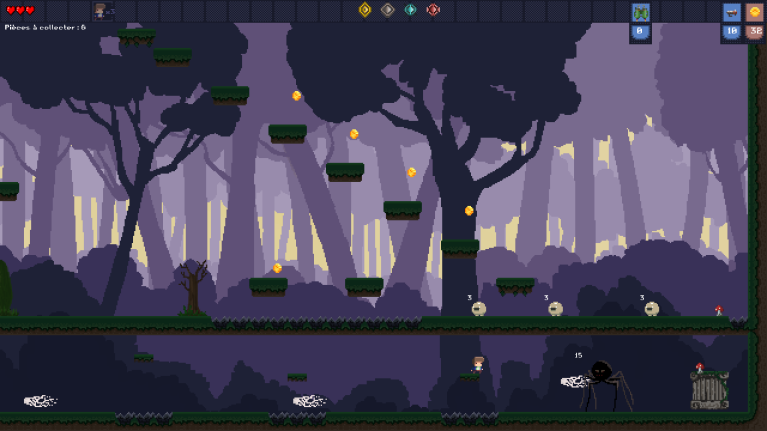This screenshot has width=767, height=431.
Task: Click the character portrait lives icon
Action: (x=102, y=11)
